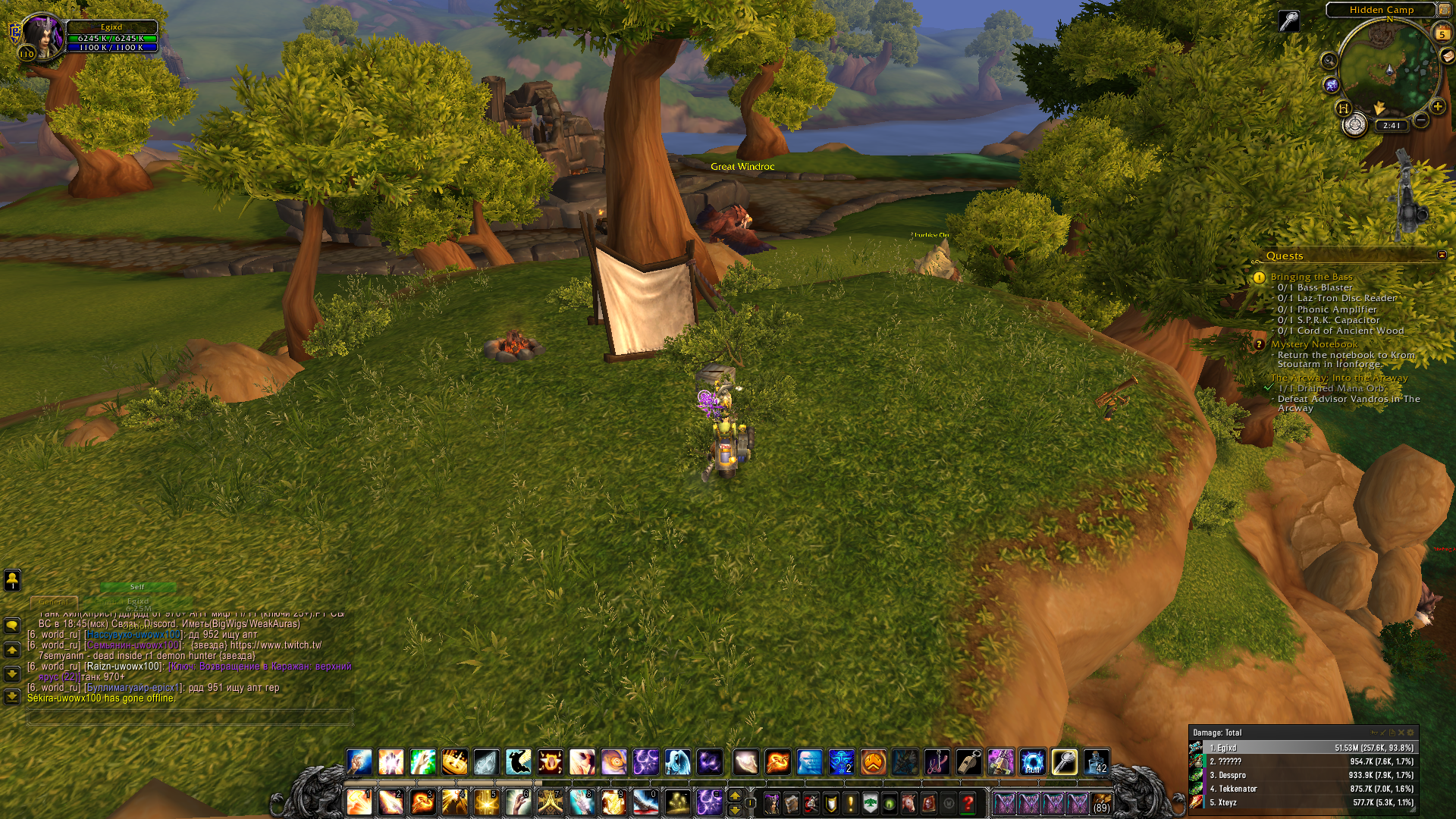Screen dimensions: 1456x819
Task: Use the whistle item on the action bar
Action: point(968,762)
